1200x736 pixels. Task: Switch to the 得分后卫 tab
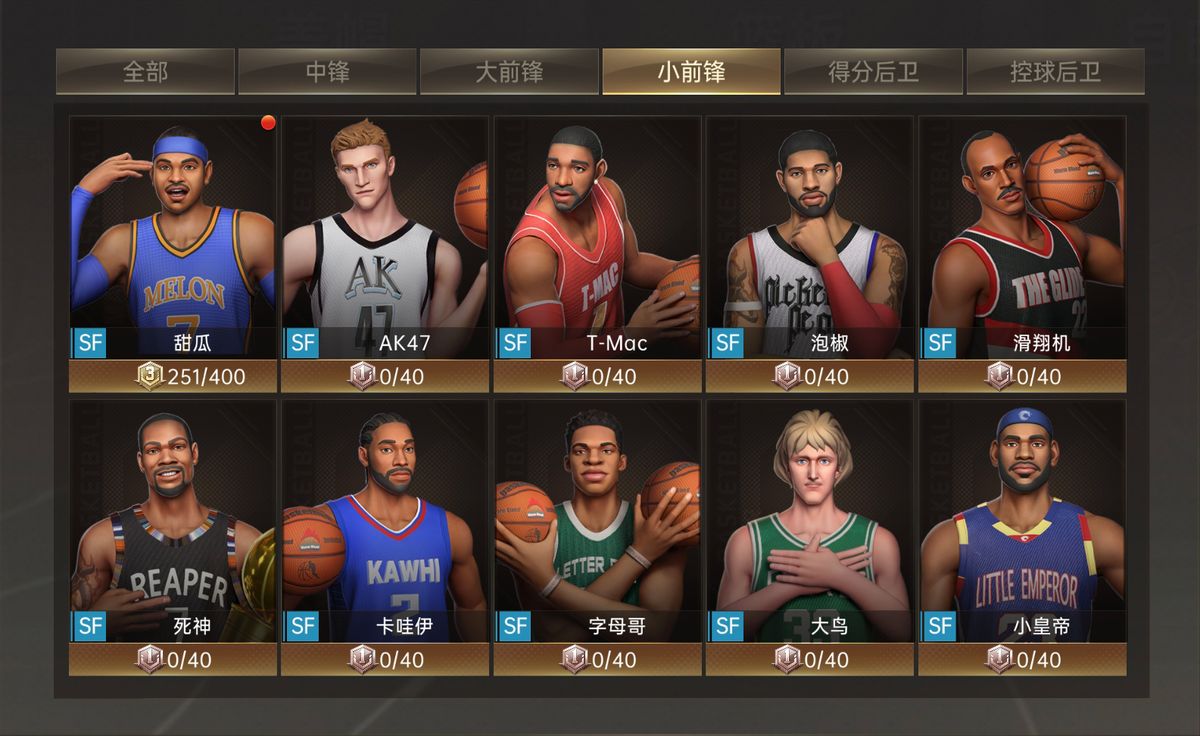tap(873, 72)
